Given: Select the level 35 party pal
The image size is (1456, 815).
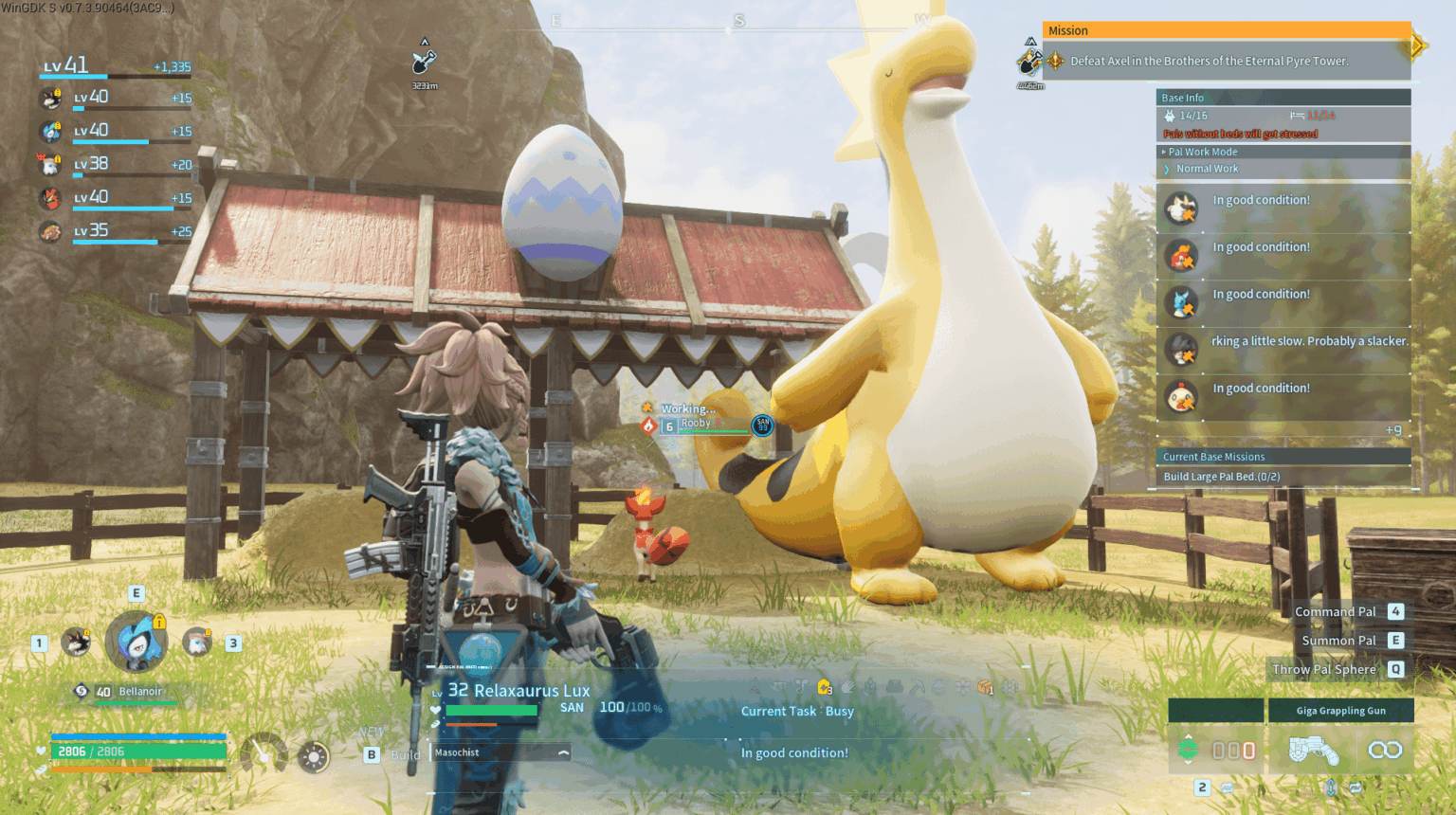Looking at the screenshot, I should [x=50, y=231].
